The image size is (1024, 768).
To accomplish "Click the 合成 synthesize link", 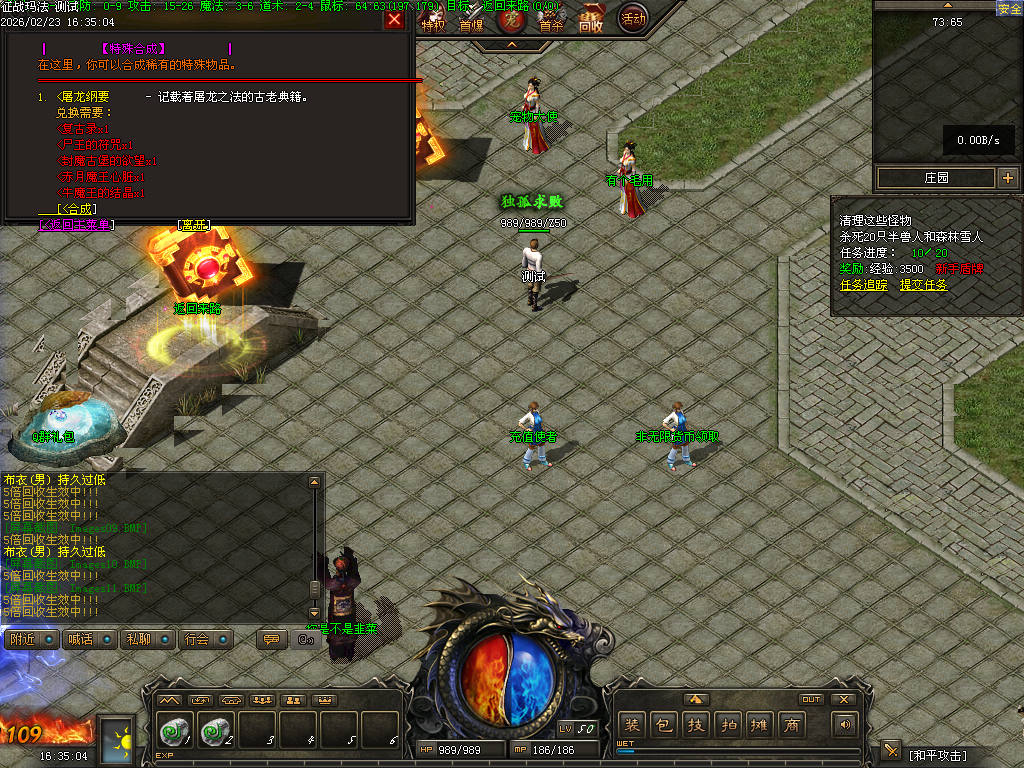I will point(77,209).
